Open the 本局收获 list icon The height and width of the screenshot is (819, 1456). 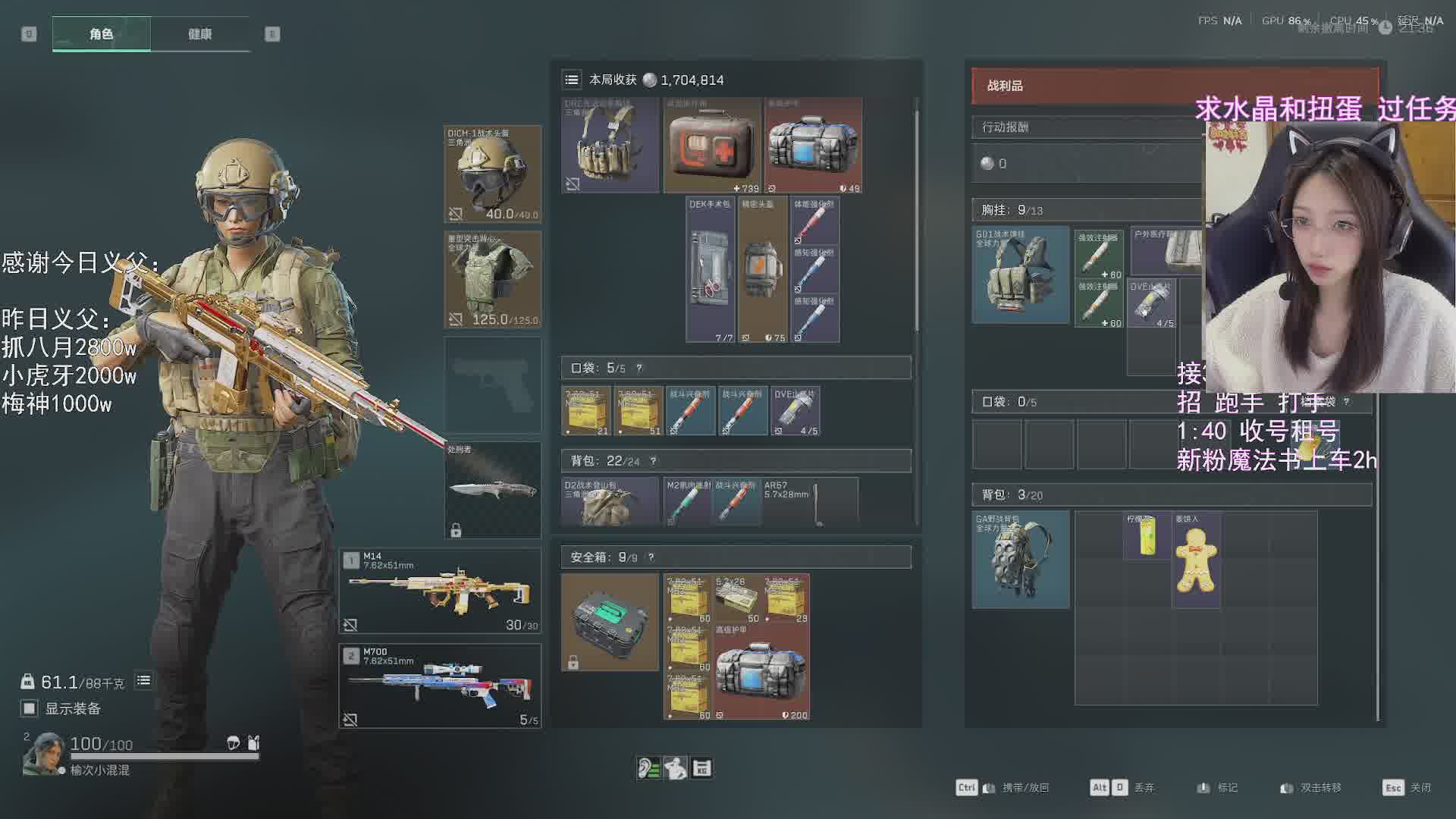click(x=572, y=80)
